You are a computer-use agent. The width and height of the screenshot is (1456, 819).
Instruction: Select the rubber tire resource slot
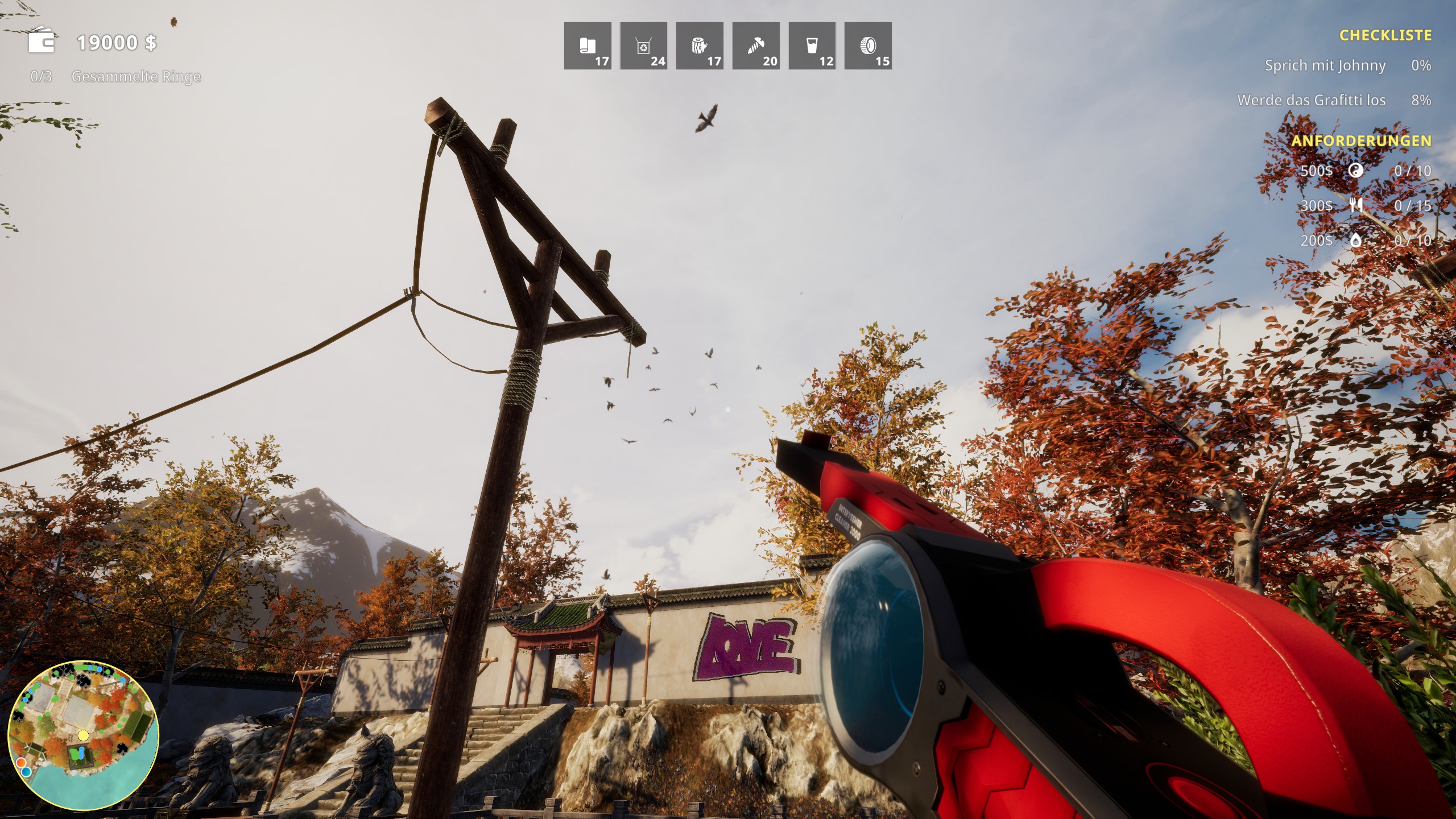pos(868,46)
